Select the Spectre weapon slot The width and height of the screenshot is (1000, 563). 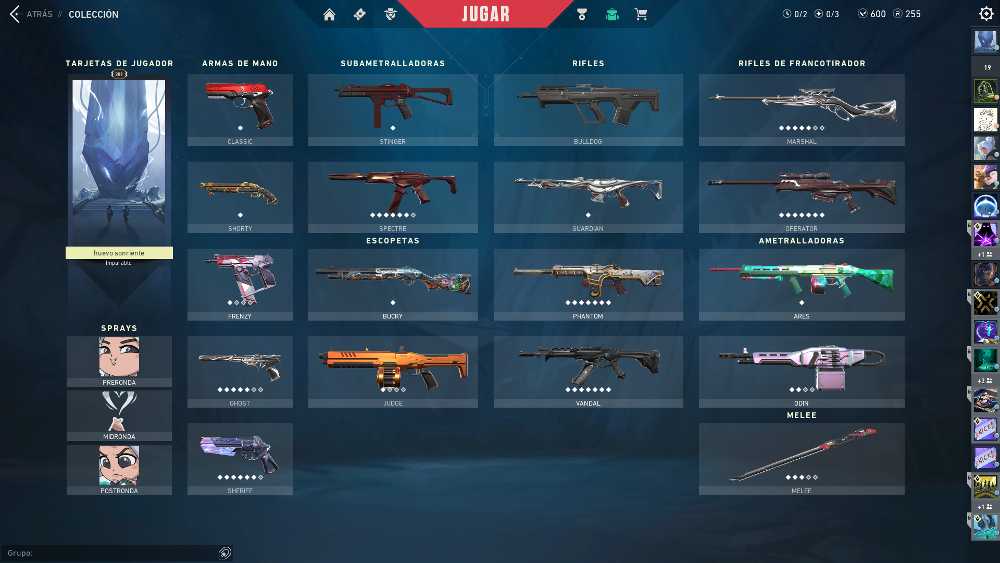(393, 193)
